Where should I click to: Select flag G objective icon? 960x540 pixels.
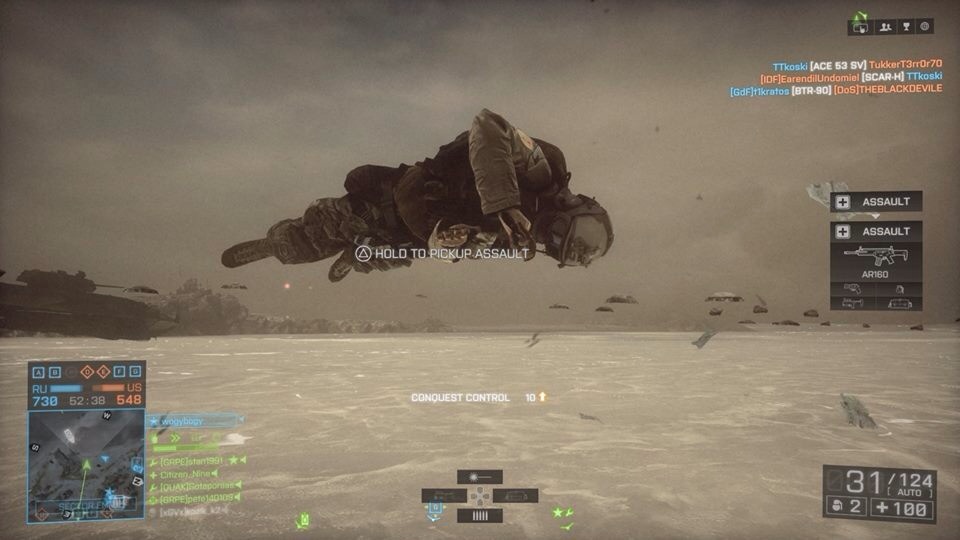[x=135, y=372]
